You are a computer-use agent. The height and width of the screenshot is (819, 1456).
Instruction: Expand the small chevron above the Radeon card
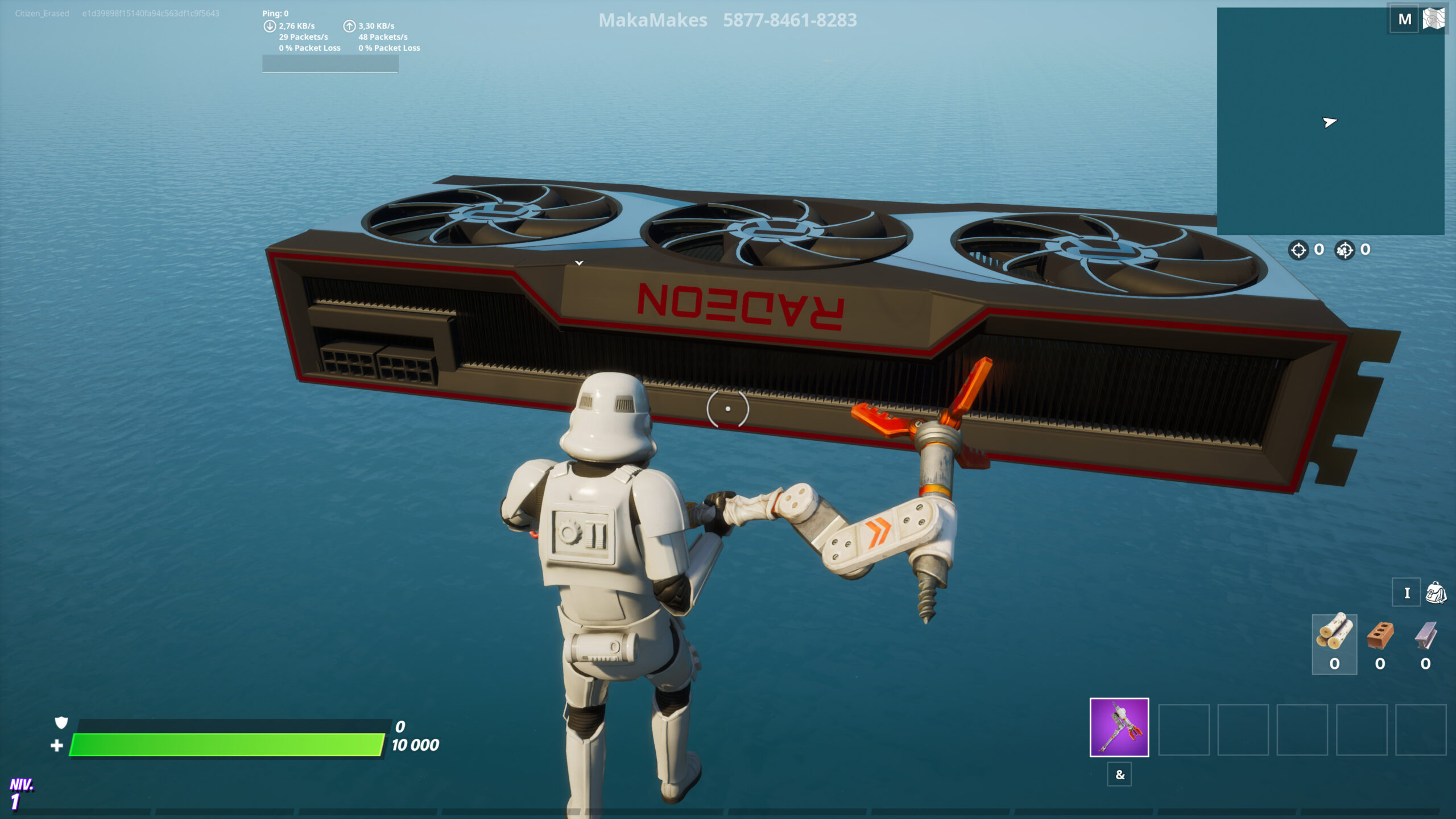tap(578, 262)
